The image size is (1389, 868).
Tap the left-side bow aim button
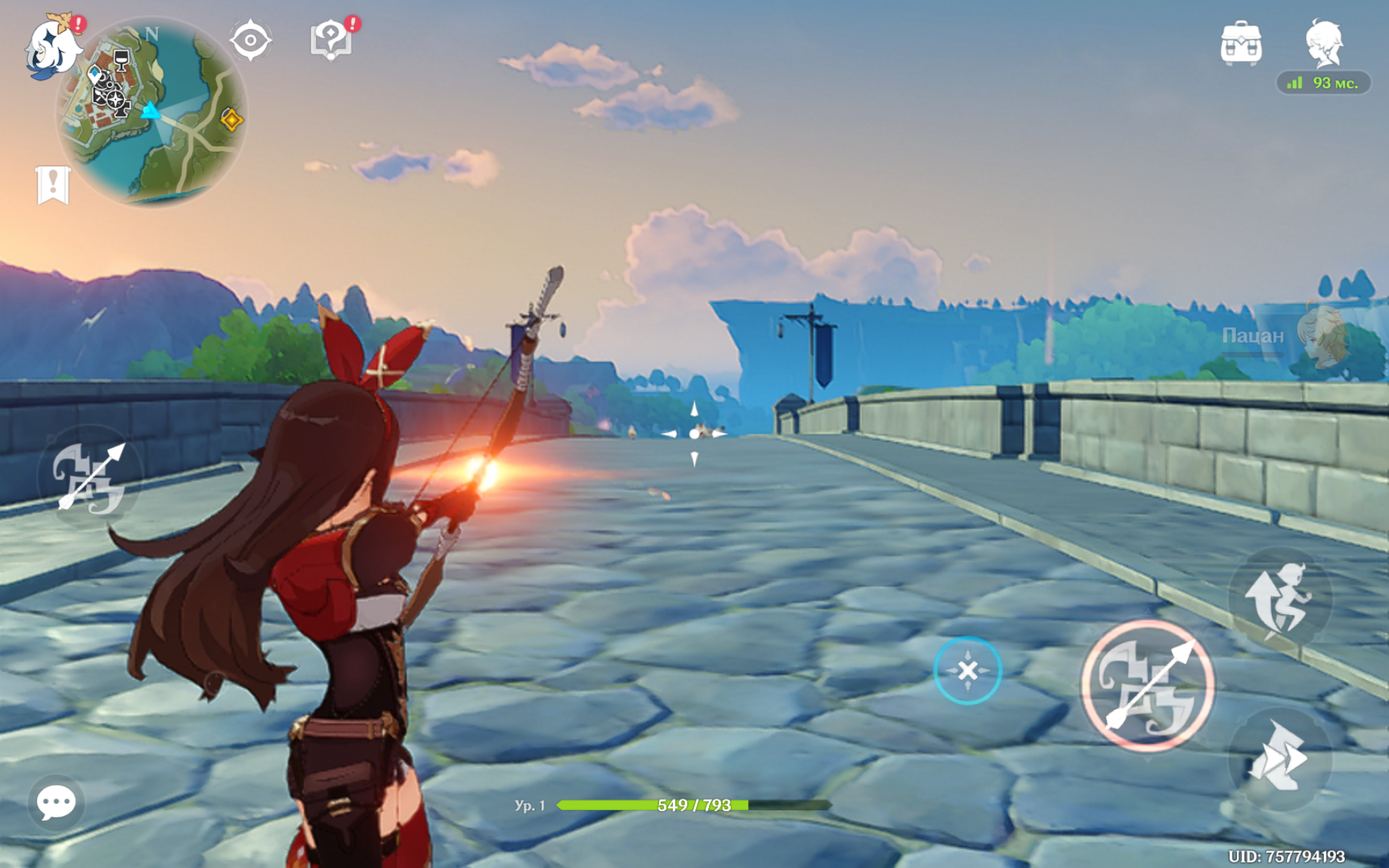click(x=90, y=477)
